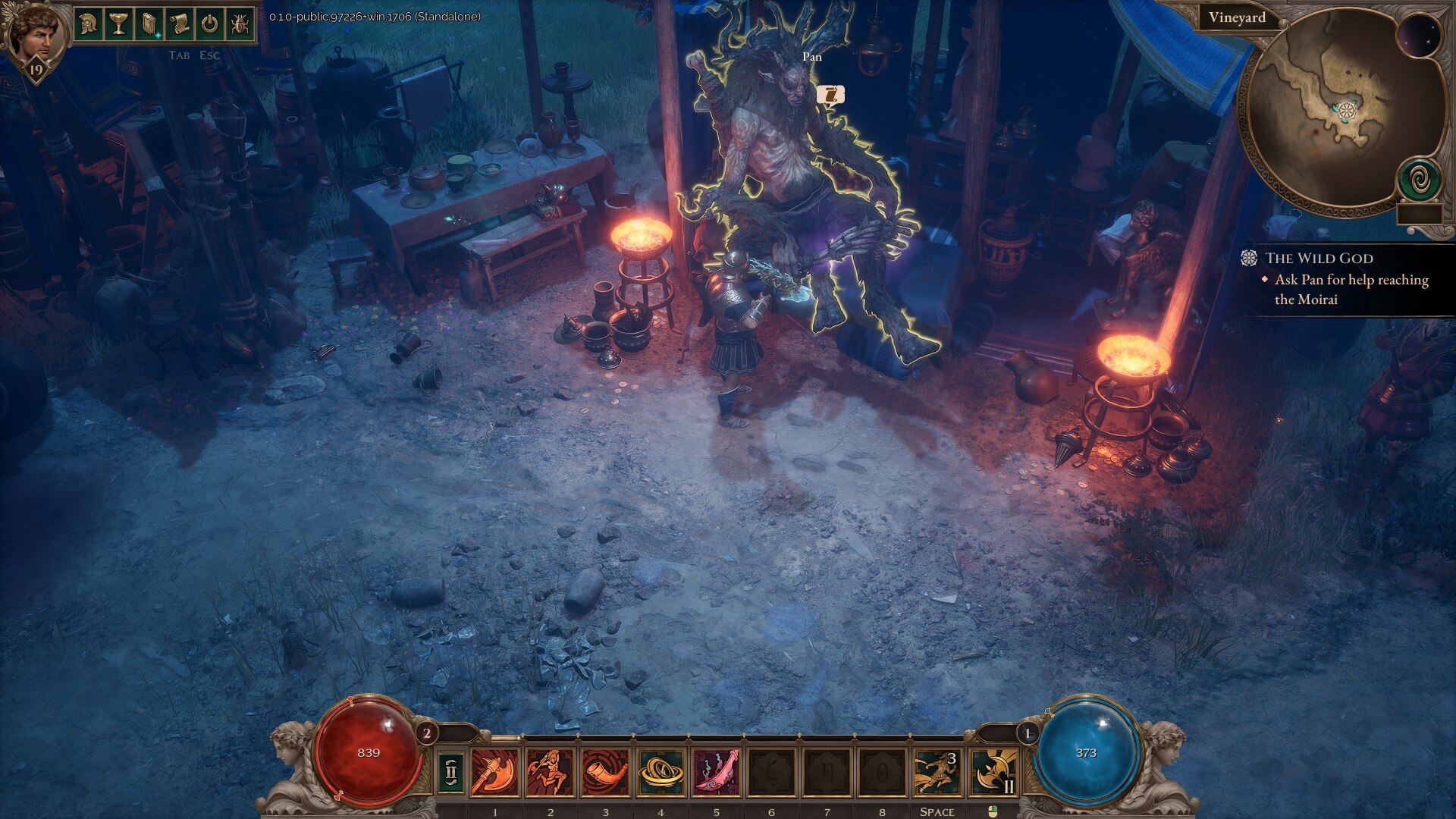Viewport: 1456px width, 819px height.
Task: Report a bug with the beetle icon
Action: coord(240,24)
